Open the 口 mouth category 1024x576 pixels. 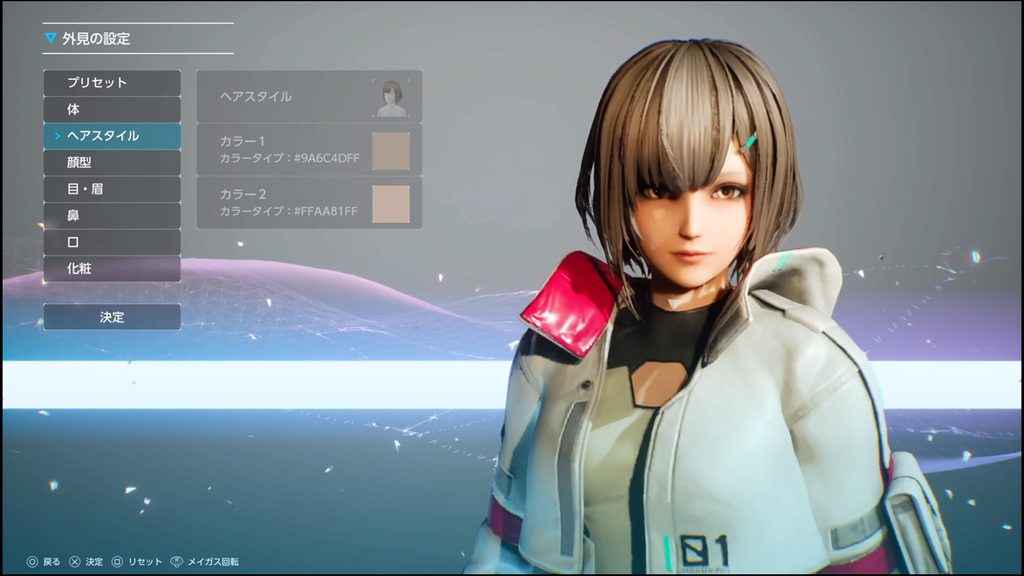pyautogui.click(x=112, y=242)
